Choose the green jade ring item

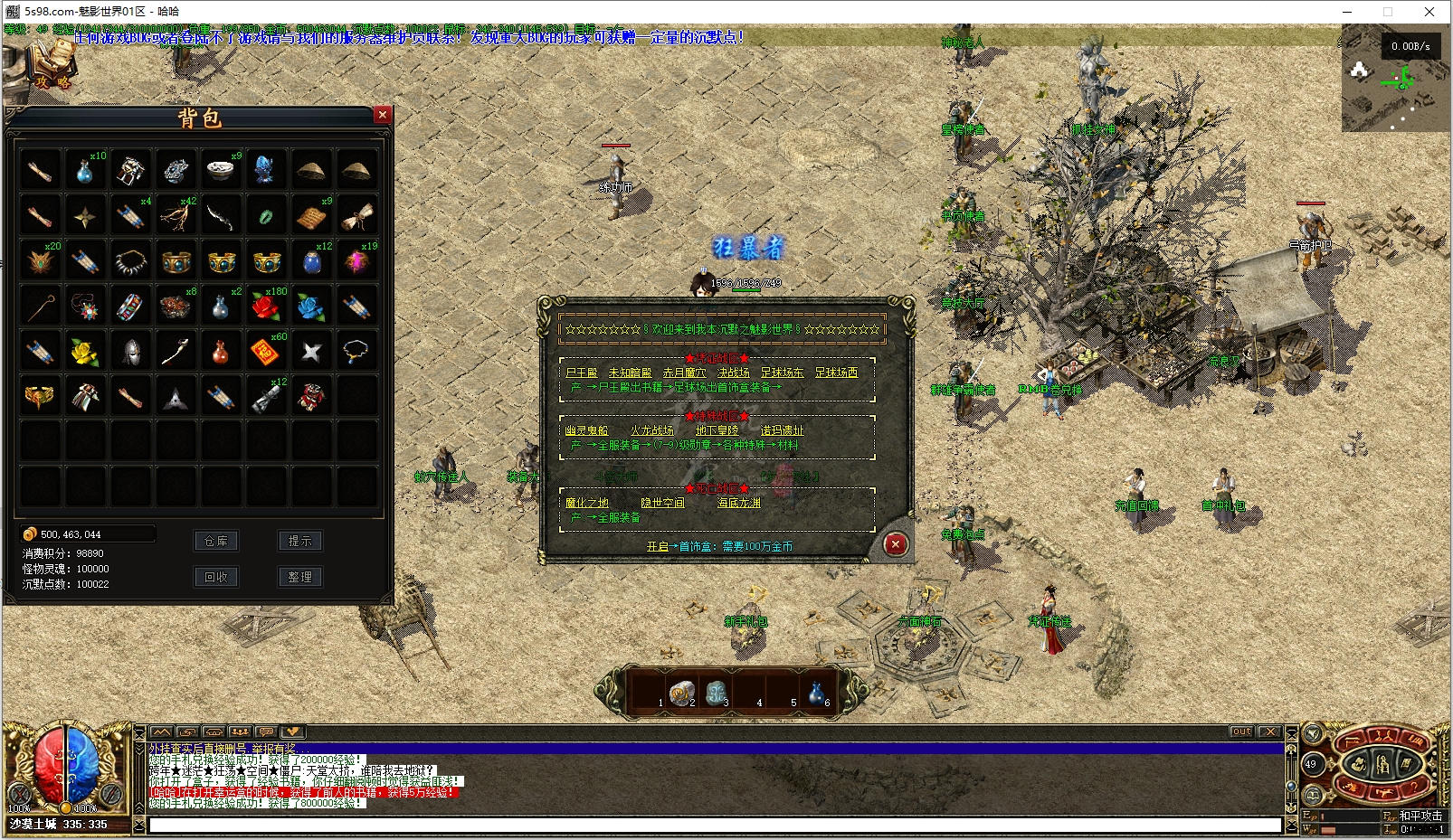[x=266, y=216]
